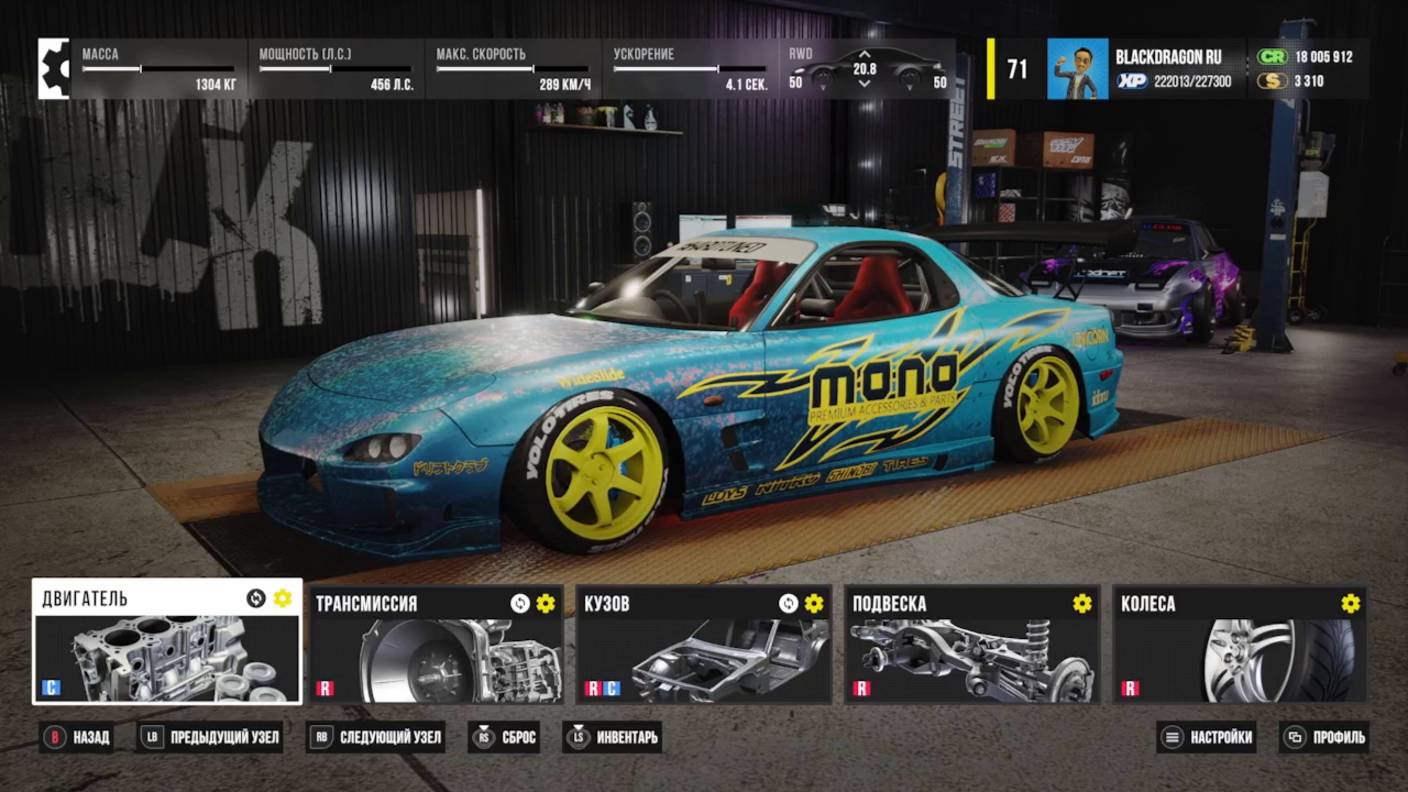
Task: Click the gear icon beside Масса stat
Action: 54,69
